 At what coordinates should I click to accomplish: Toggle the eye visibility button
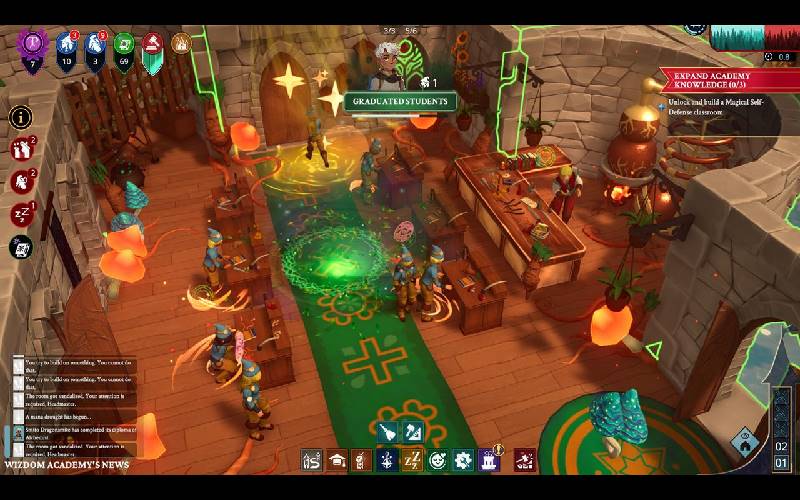pyautogui.click(x=745, y=437)
